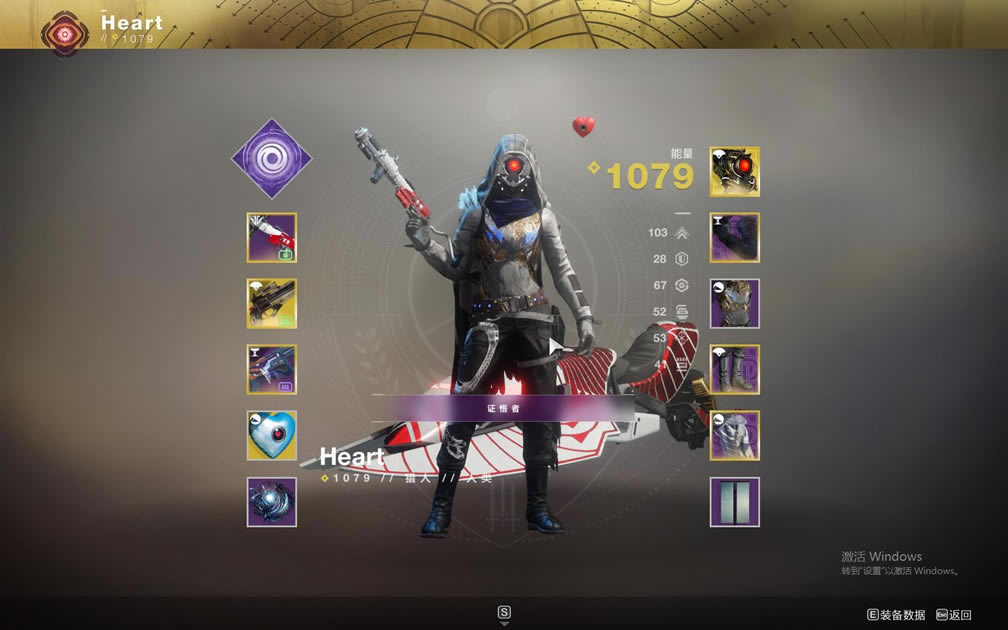This screenshot has width=1008, height=630.
Task: Select the red and white kinetic weapon slot
Action: [272, 238]
